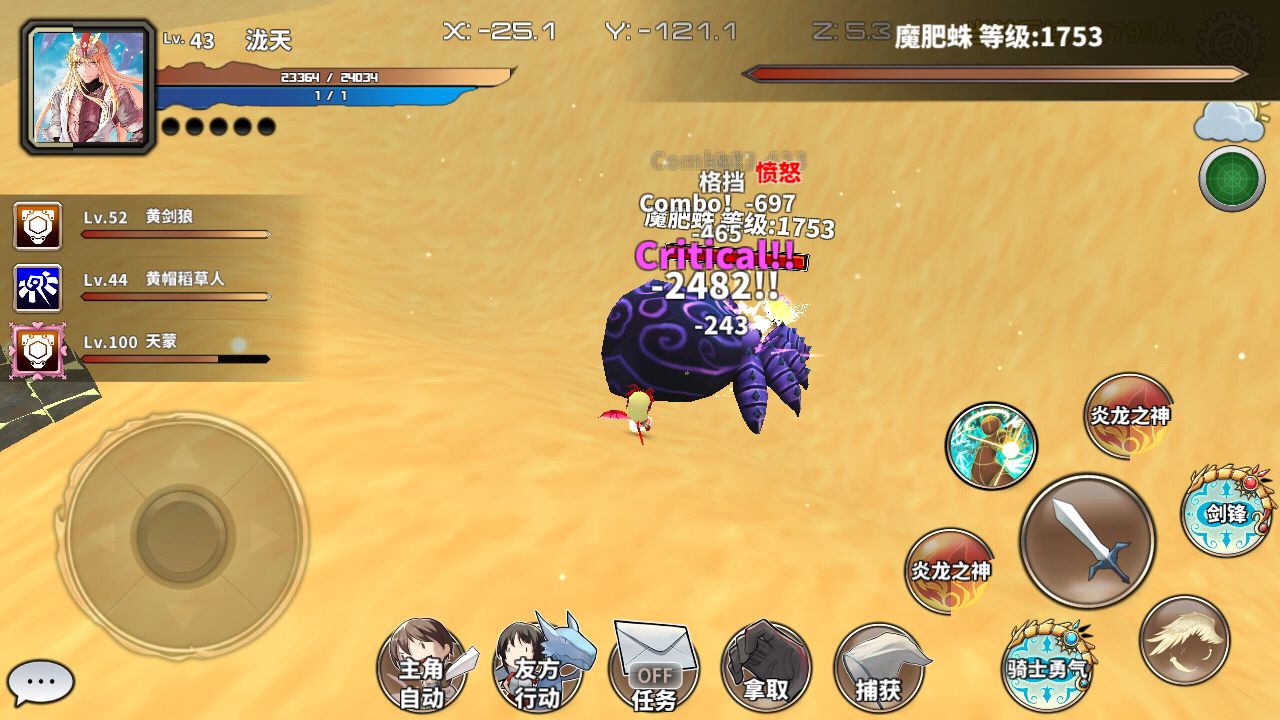This screenshot has height=720, width=1280.
Task: Open settings with the gear icon
Action: pyautogui.click(x=1230, y=42)
